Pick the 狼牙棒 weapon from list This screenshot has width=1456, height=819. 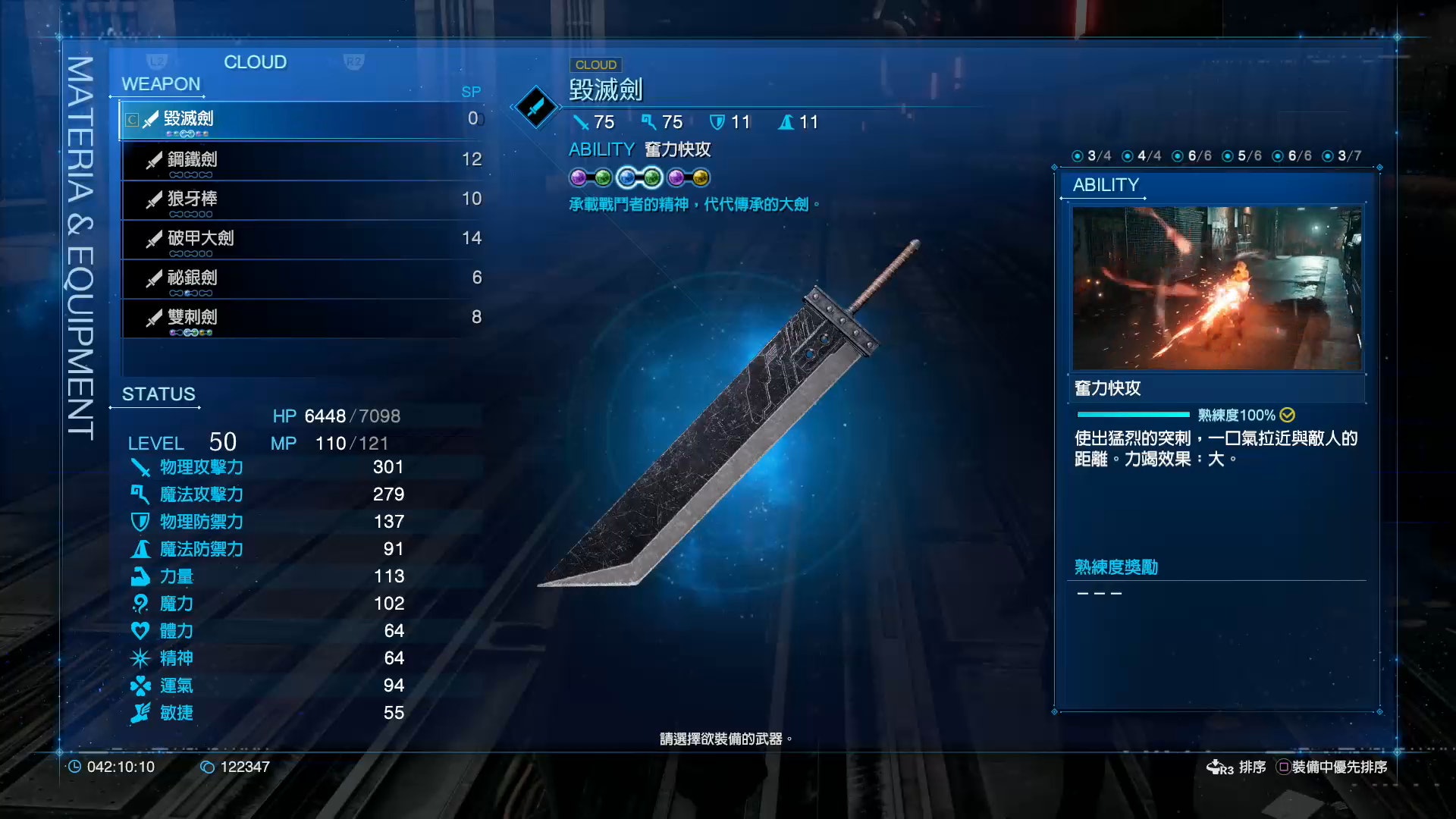(x=302, y=199)
